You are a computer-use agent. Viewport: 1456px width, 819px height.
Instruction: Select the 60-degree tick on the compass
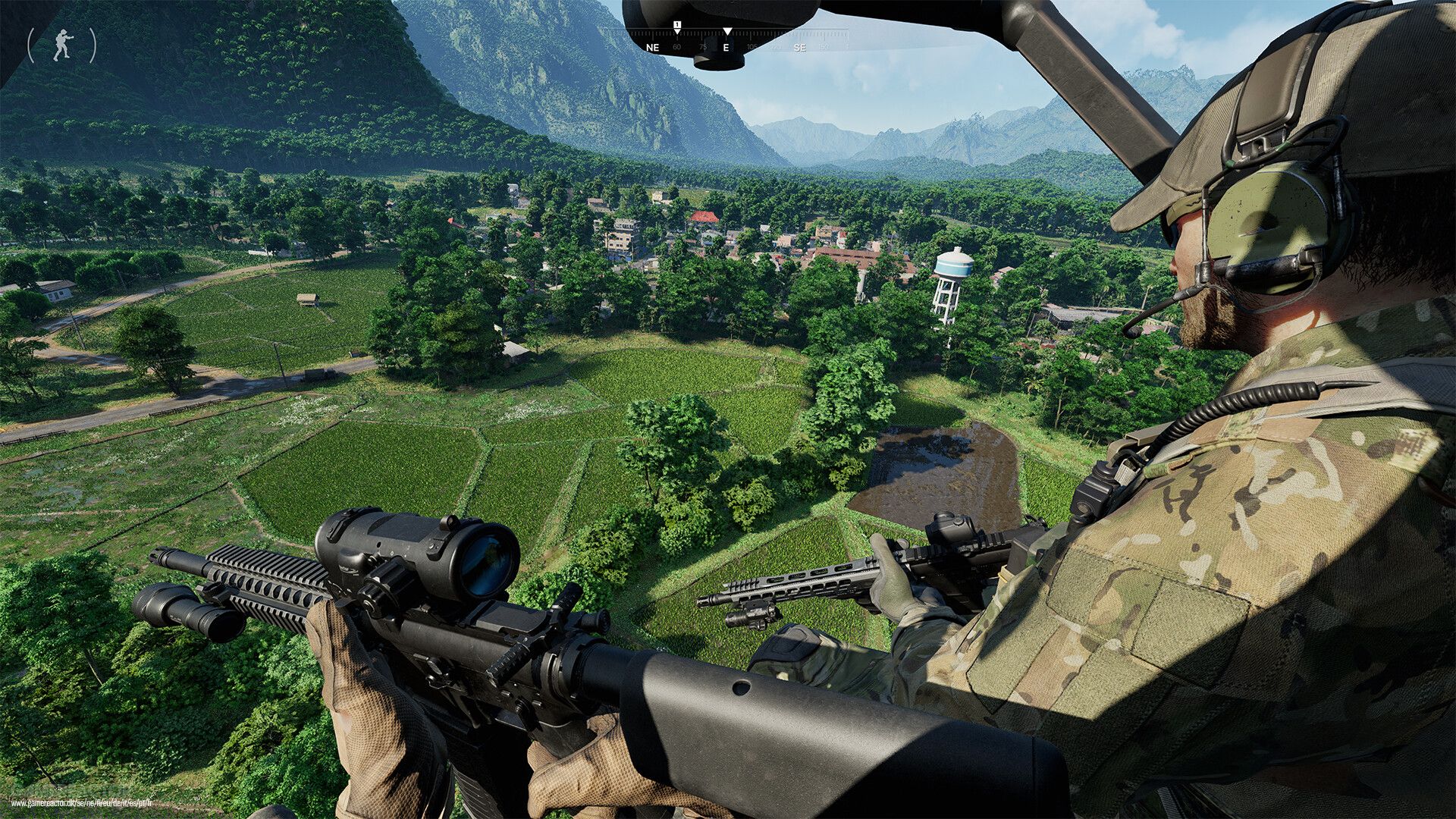pyautogui.click(x=677, y=48)
